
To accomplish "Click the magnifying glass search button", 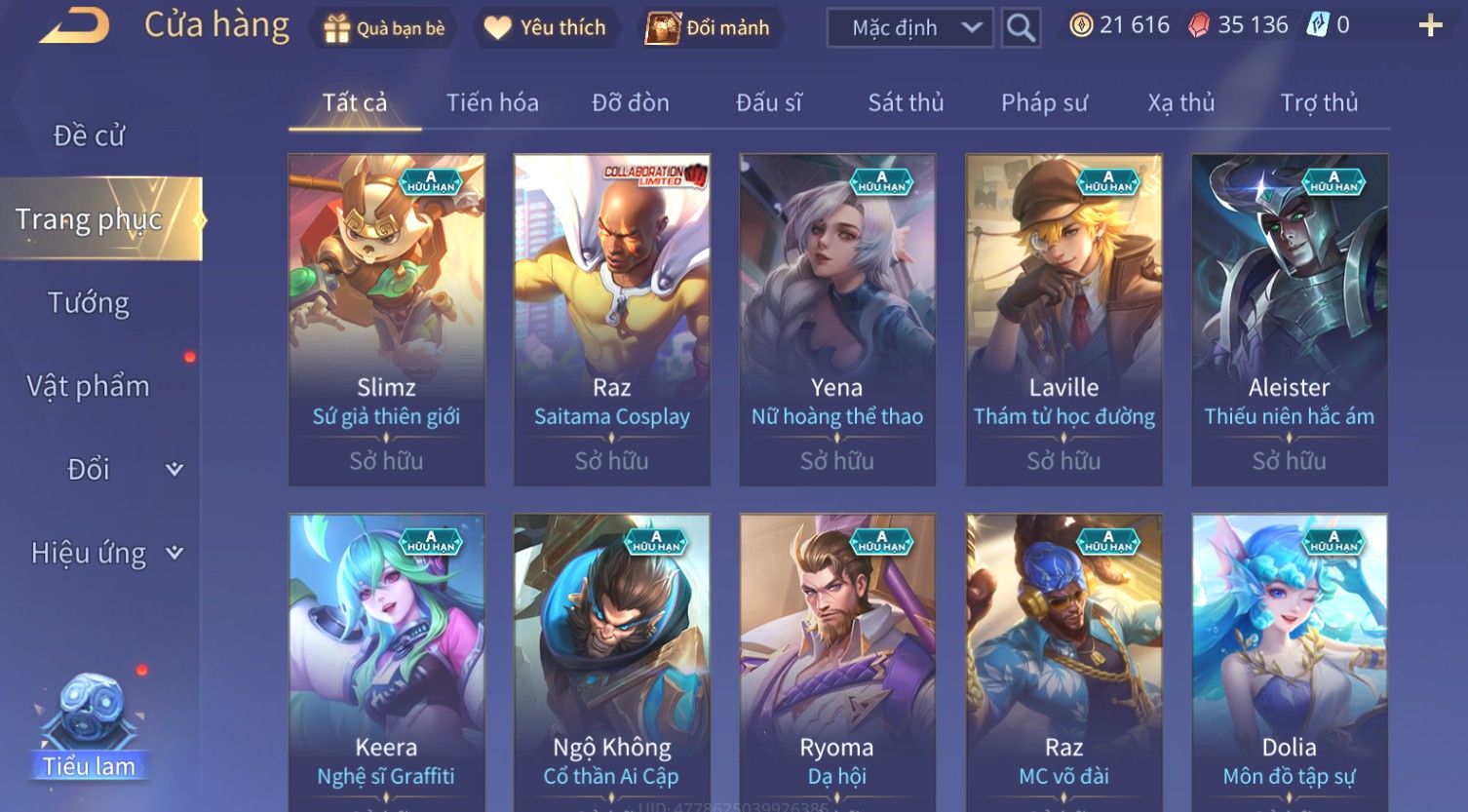I will (1021, 28).
